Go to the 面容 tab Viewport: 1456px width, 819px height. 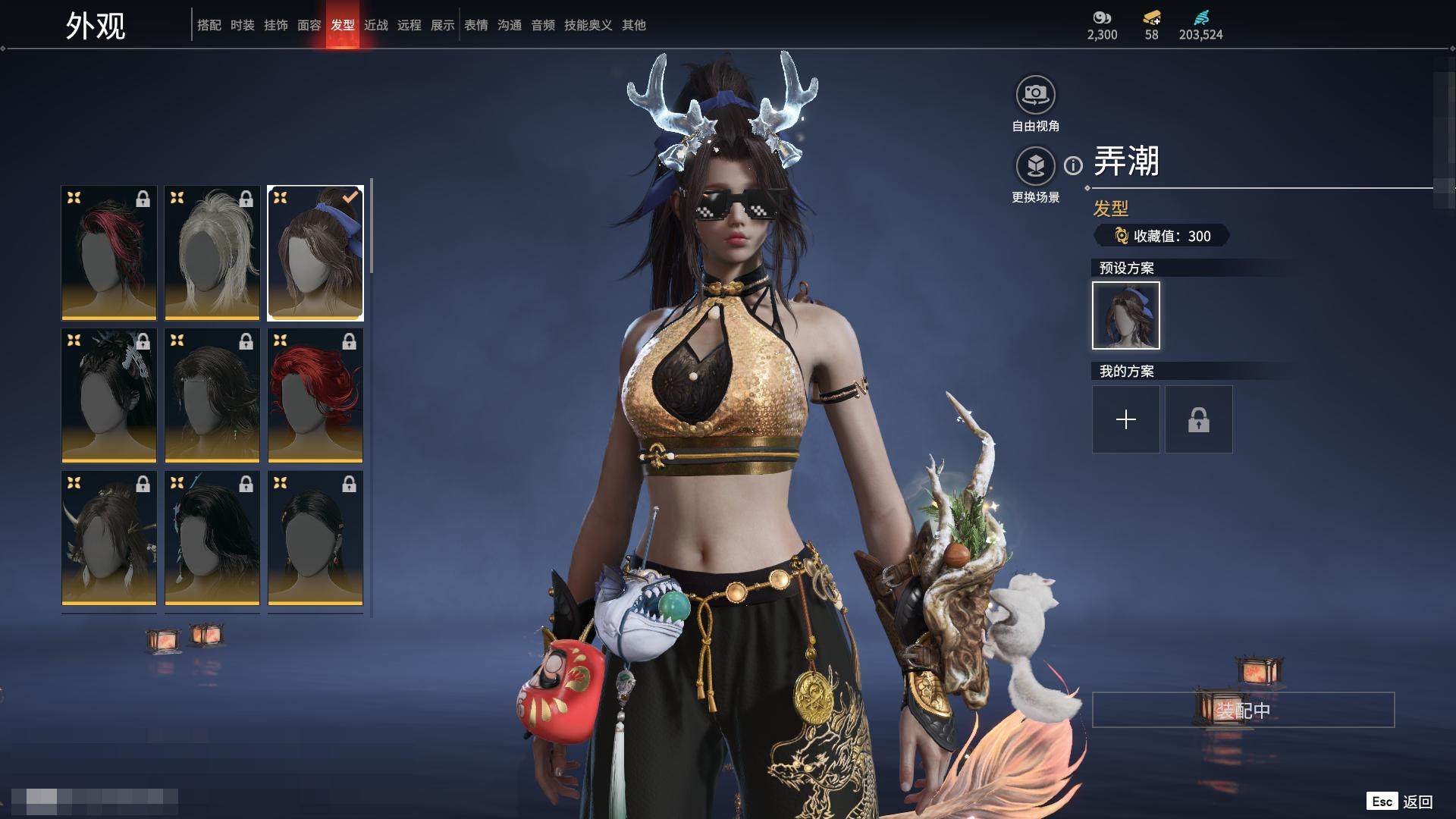click(309, 25)
